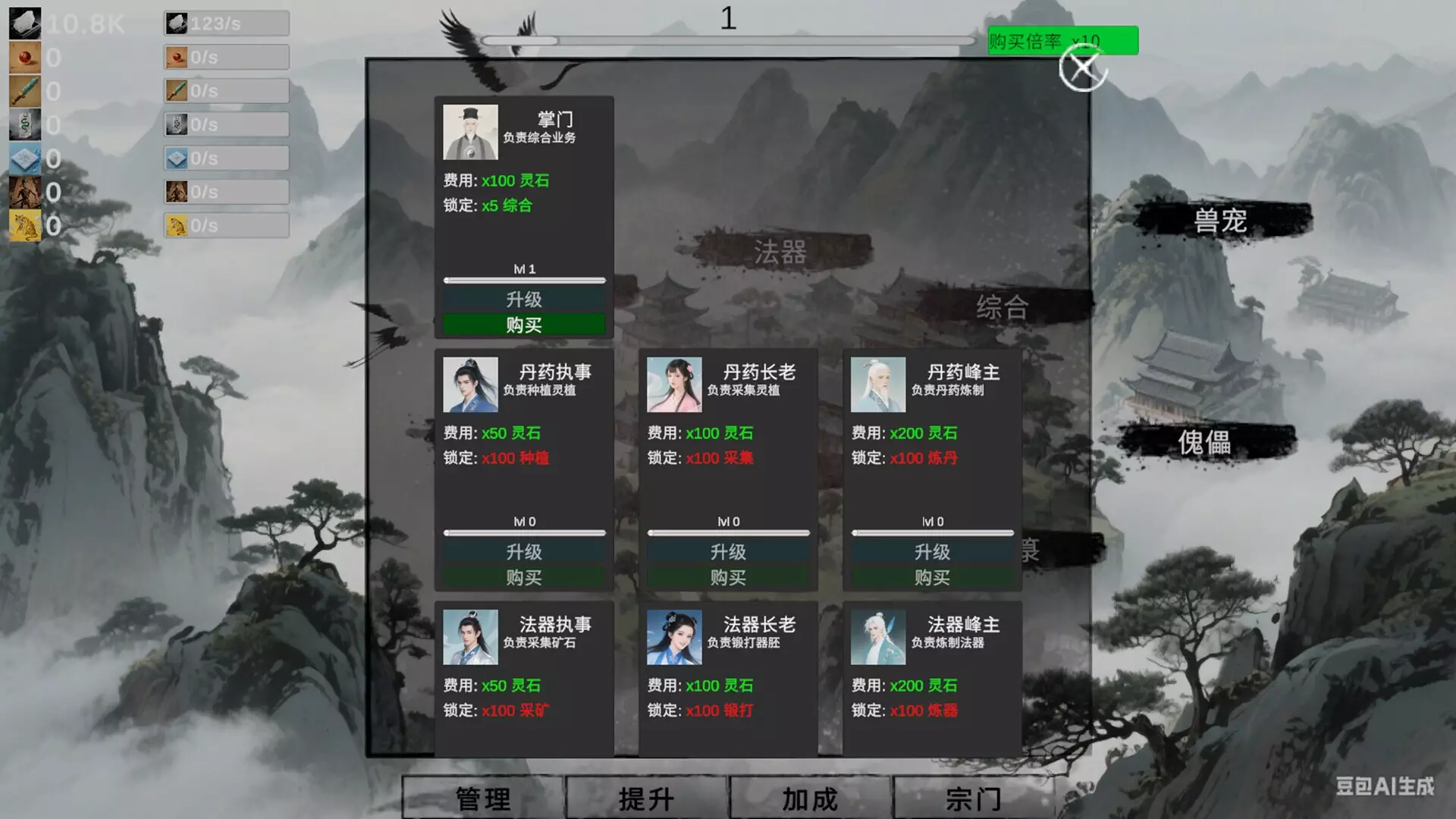1456x819 pixels.
Task: Click the lvl 1 progress bar of 掌门
Action: click(x=524, y=279)
